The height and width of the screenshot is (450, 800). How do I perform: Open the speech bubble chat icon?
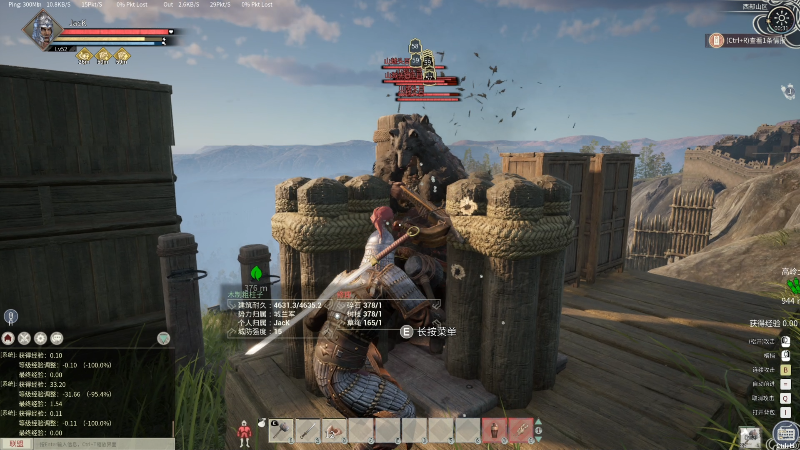[56, 338]
